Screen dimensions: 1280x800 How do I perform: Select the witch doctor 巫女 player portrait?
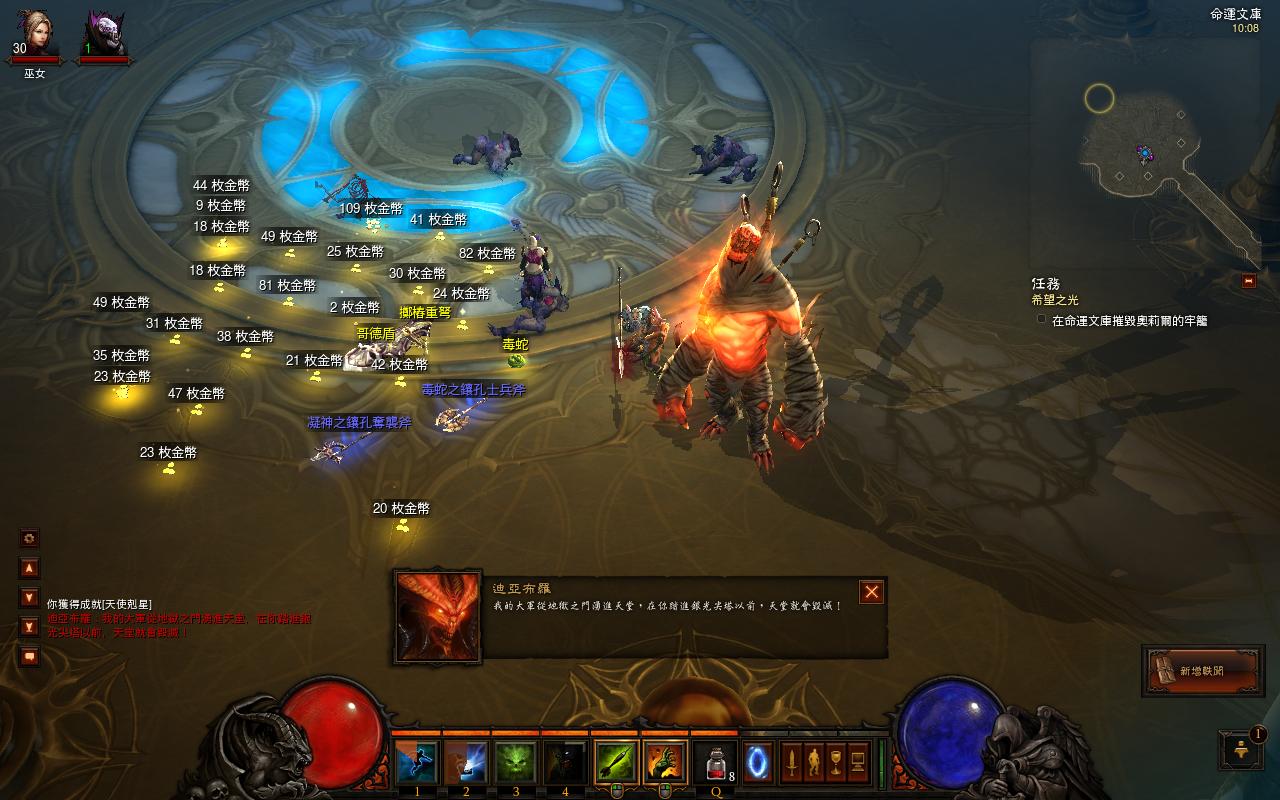35,37
